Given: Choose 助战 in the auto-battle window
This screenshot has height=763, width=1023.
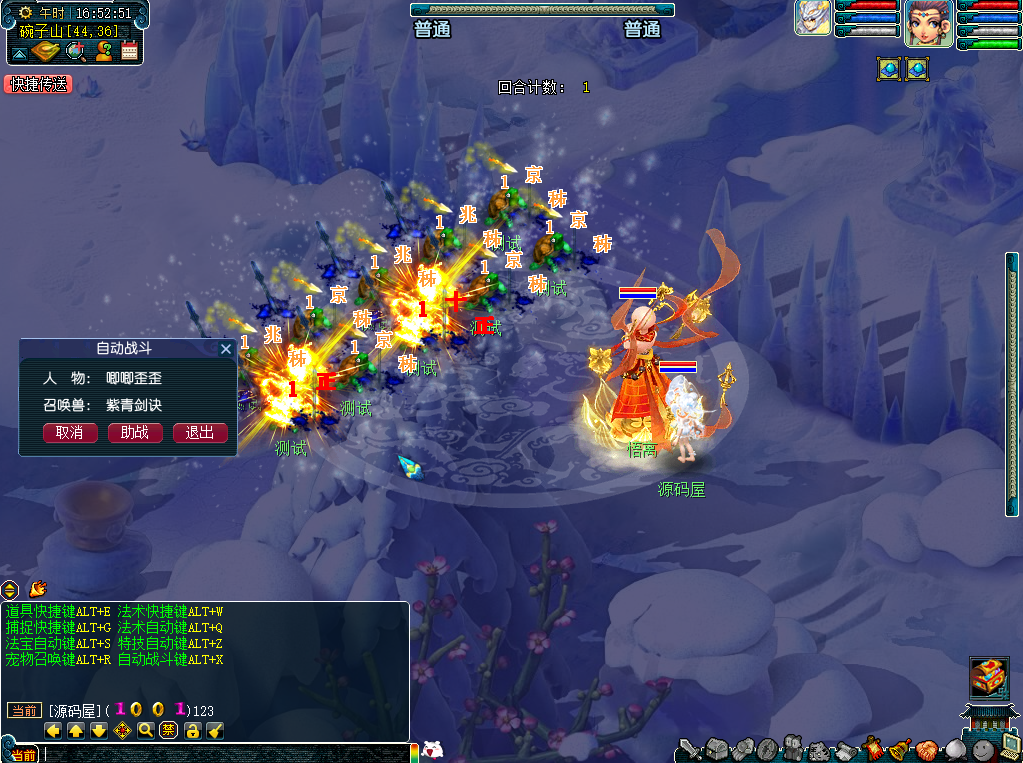Looking at the screenshot, I should pos(135,433).
